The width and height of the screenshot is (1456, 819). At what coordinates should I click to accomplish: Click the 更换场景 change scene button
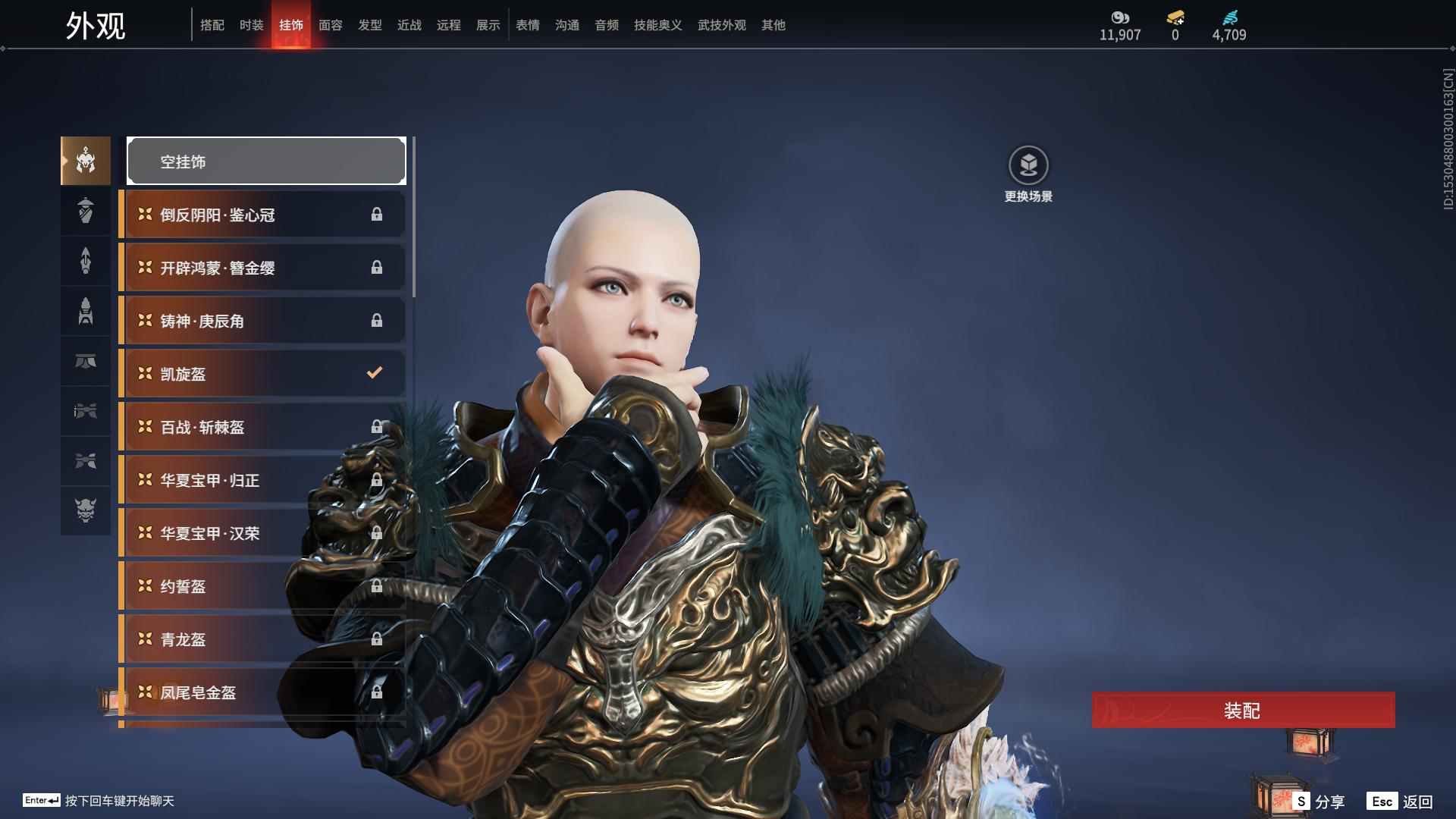[x=1028, y=174]
